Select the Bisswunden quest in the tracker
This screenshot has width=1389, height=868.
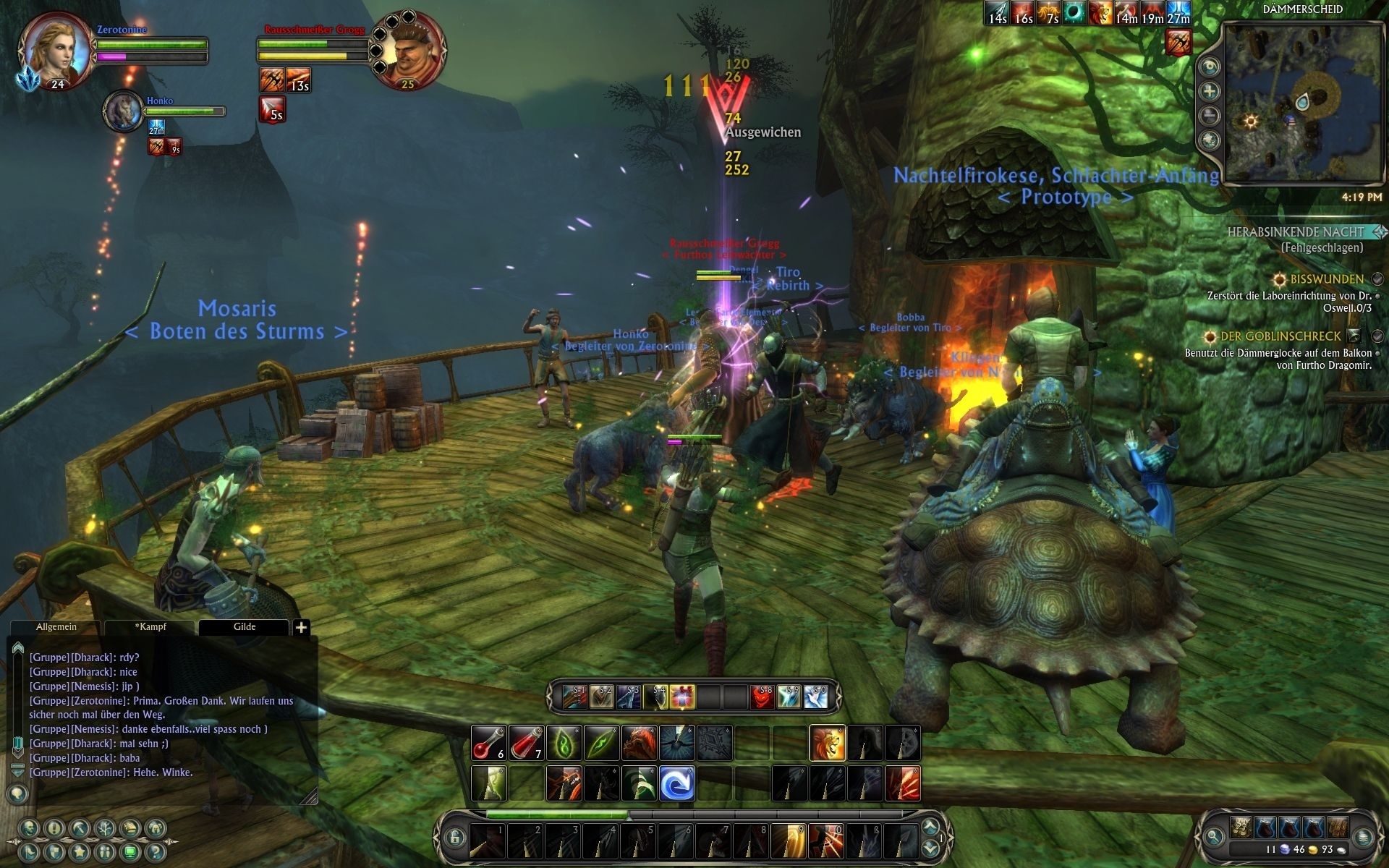click(1326, 279)
